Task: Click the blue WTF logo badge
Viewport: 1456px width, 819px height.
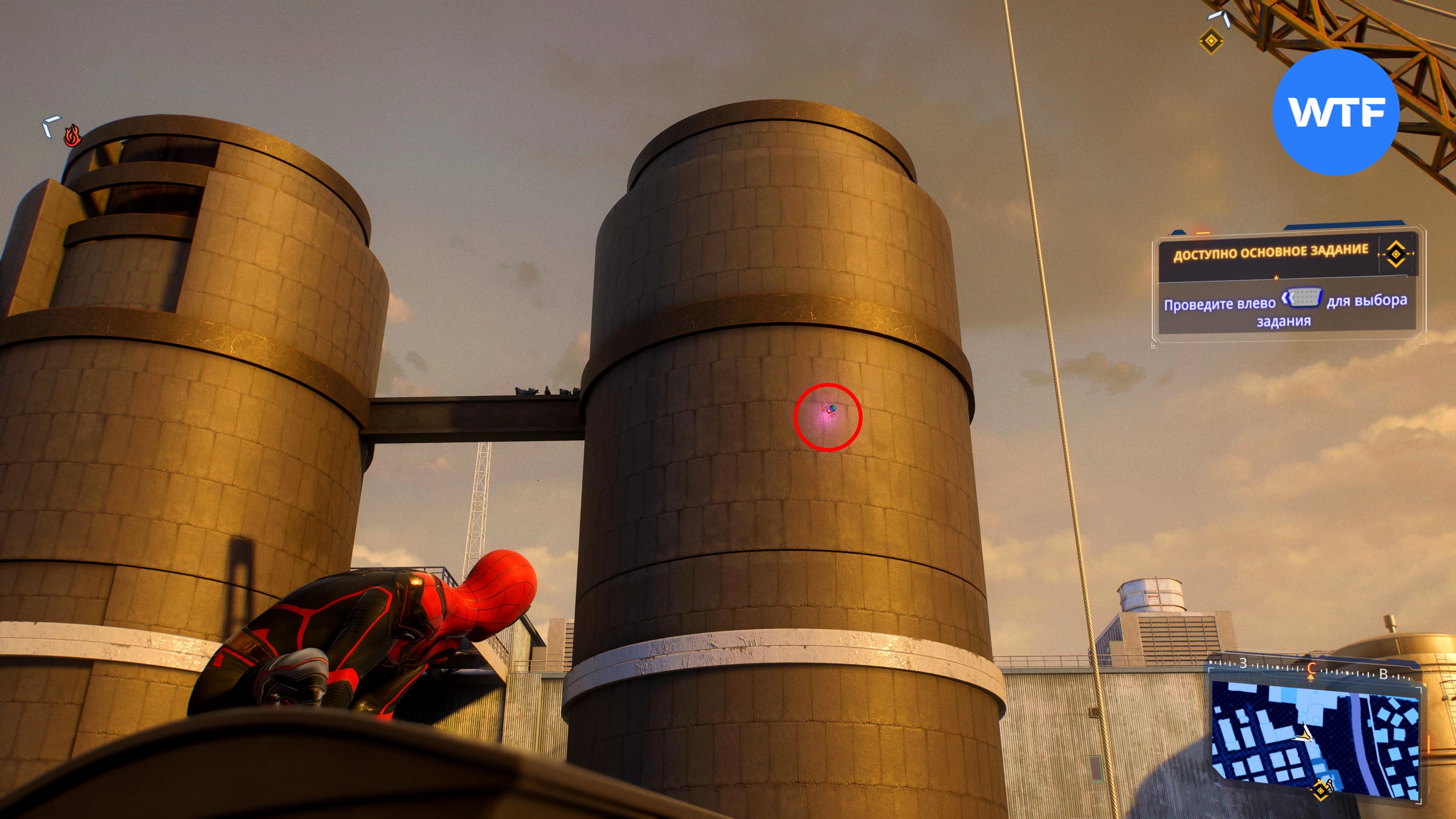Action: tap(1335, 112)
